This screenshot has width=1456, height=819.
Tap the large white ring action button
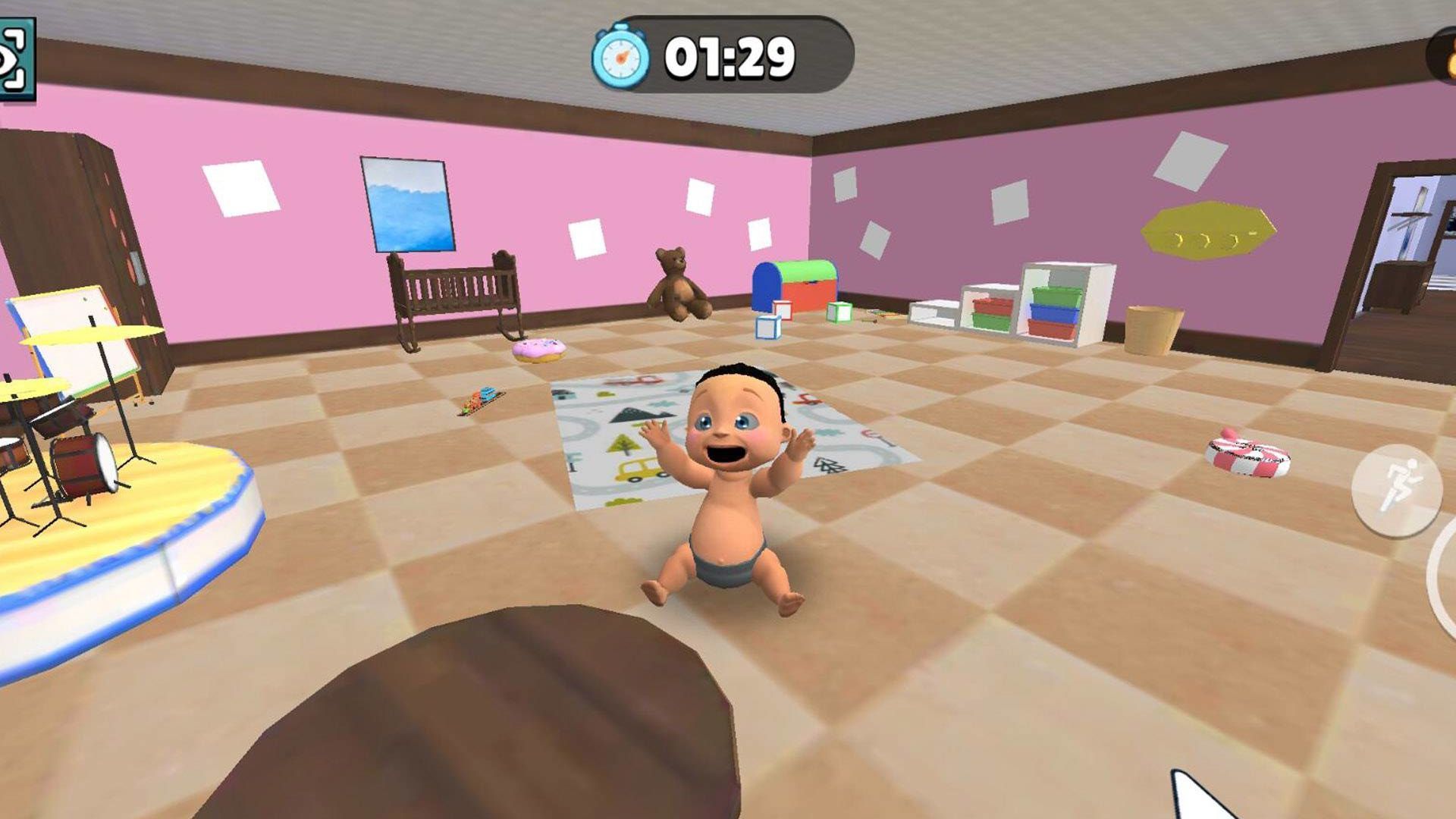(x=1445, y=575)
